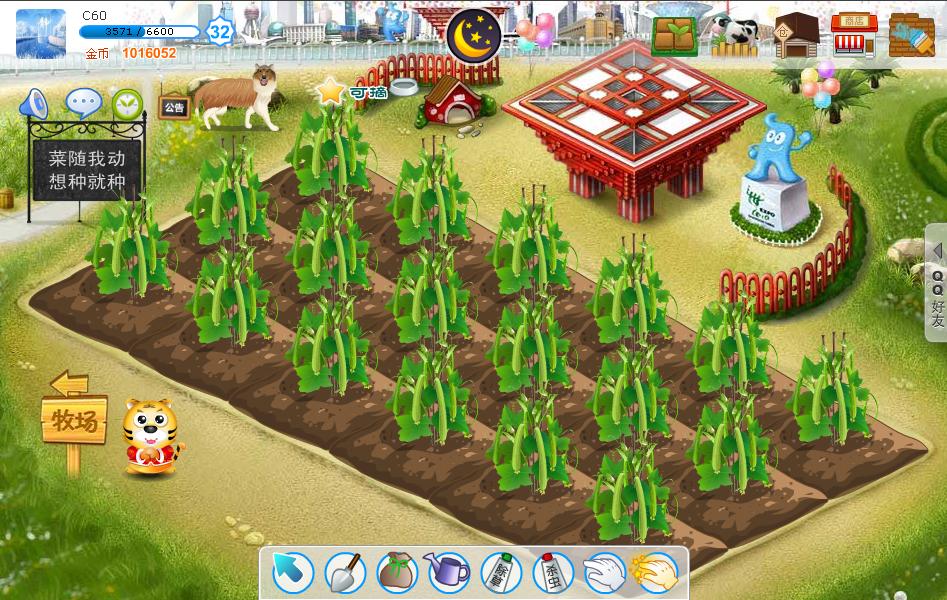Pick the purple watering can
The height and width of the screenshot is (600, 947).
click(448, 573)
